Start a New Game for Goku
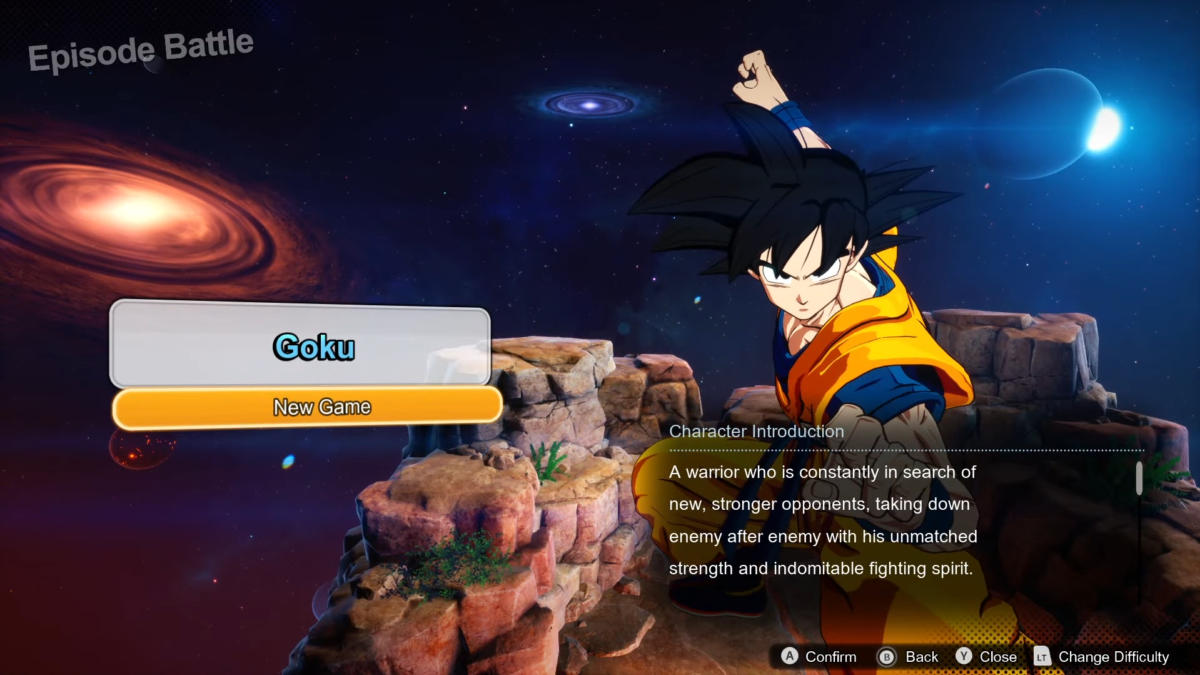The width and height of the screenshot is (1200, 675). (x=307, y=407)
